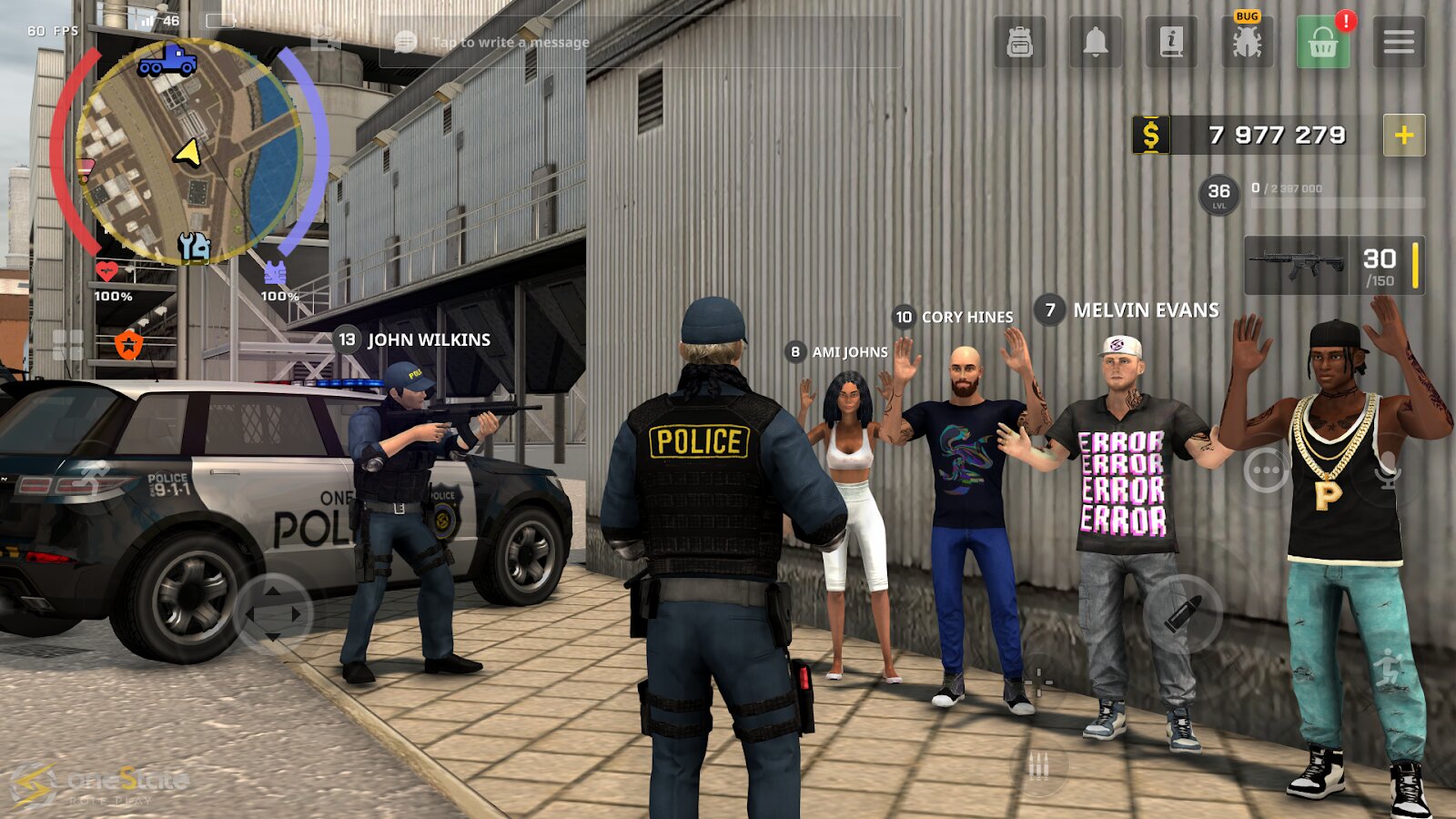
Task: Open quick chat with the three-dots bubble
Action: click(x=1266, y=470)
